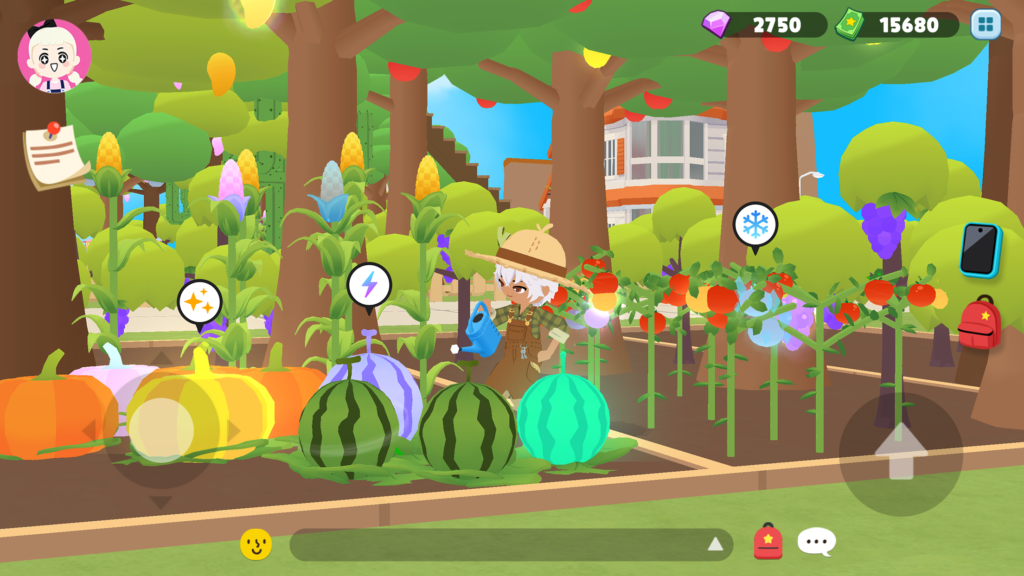The height and width of the screenshot is (576, 1024).
Task: Open the player avatar profile
Action: 54,55
